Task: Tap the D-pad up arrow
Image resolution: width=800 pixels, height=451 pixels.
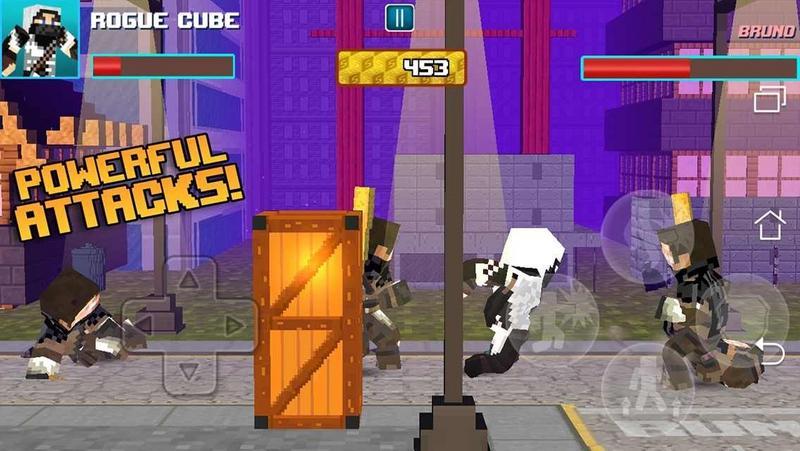Action: 187,282
